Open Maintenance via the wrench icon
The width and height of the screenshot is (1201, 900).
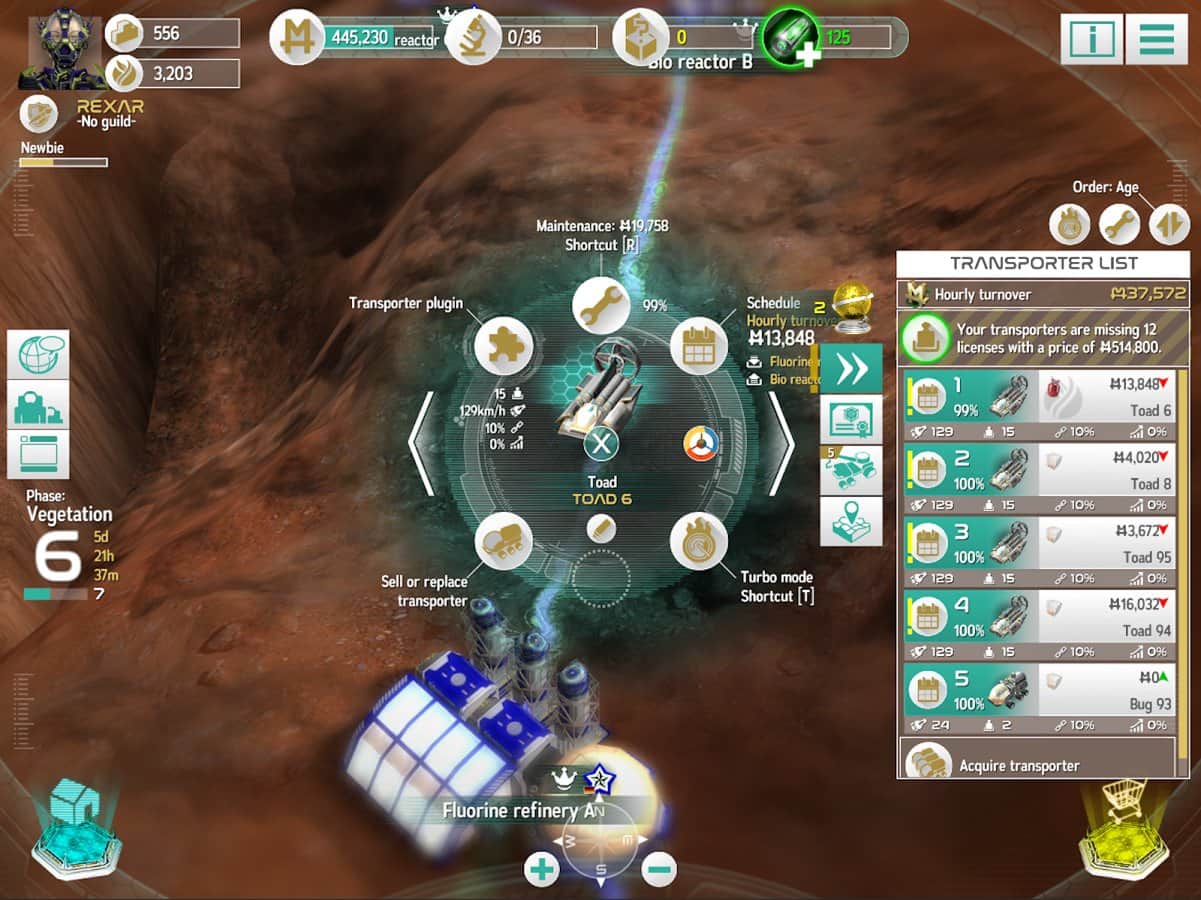tap(601, 305)
